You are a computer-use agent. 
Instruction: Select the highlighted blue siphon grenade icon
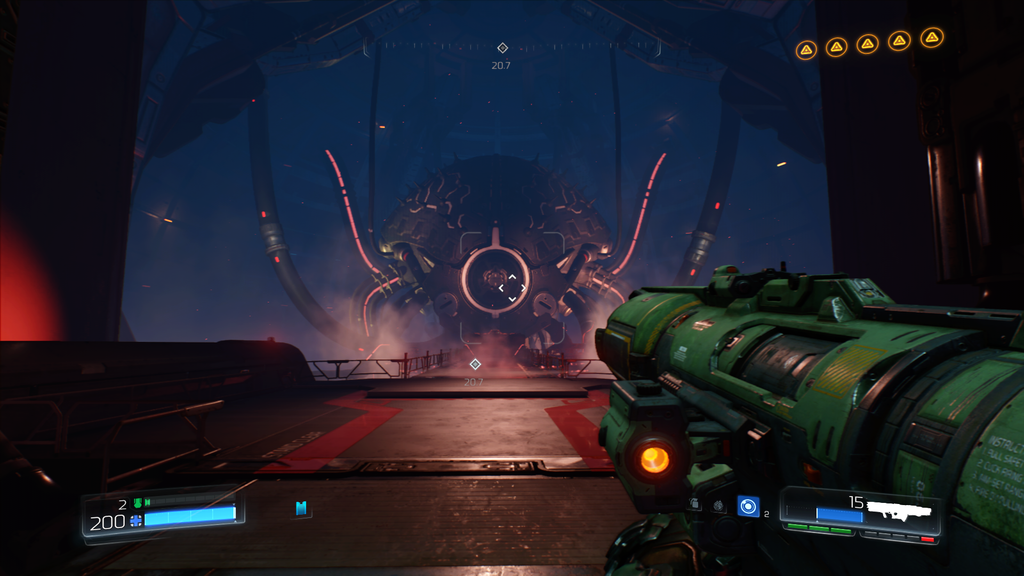point(748,506)
